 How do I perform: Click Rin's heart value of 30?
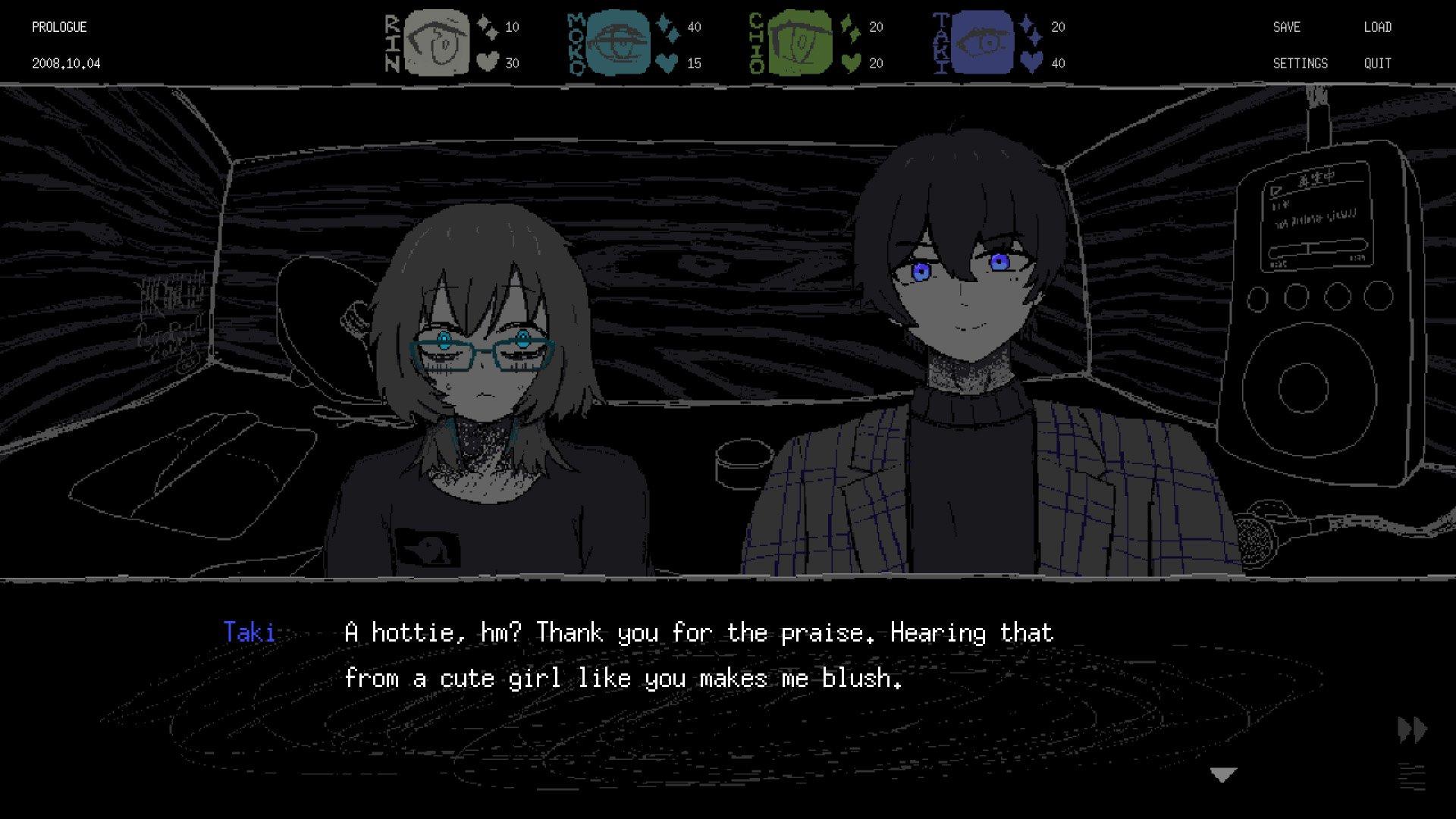point(514,64)
